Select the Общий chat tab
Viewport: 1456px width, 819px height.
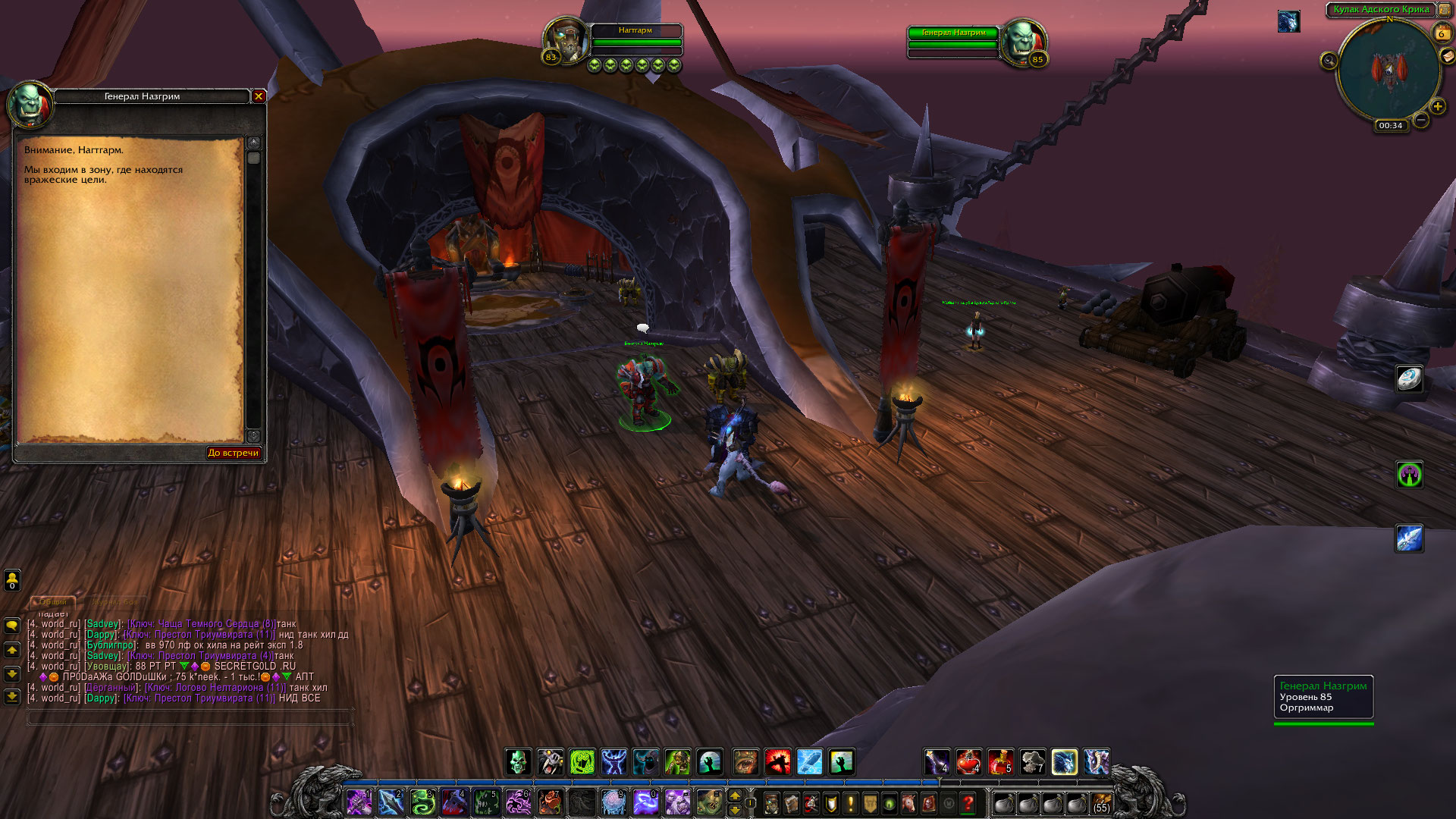click(53, 602)
